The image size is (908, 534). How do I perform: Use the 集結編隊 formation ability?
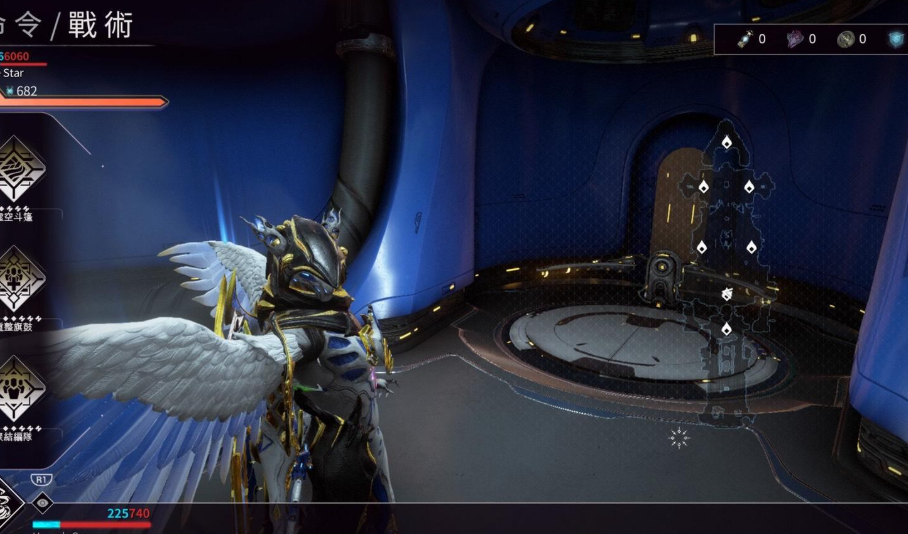coord(21,388)
